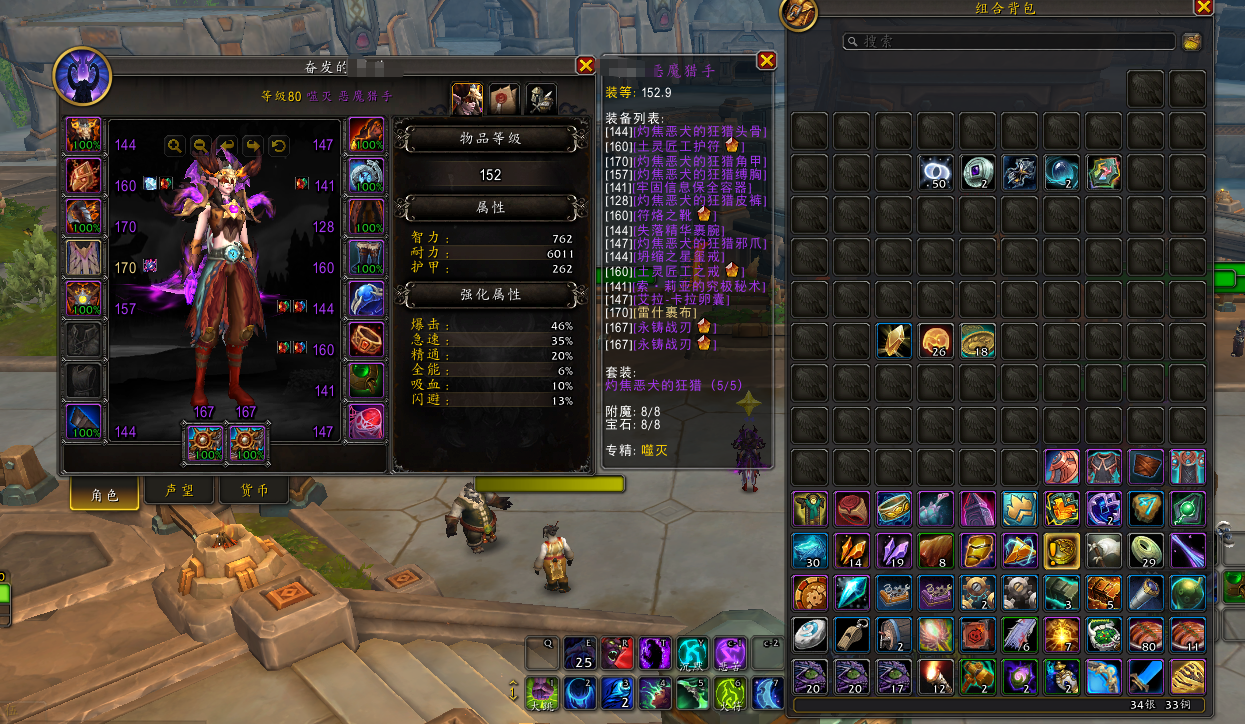Select the golden crystal shard bag item

895,341
